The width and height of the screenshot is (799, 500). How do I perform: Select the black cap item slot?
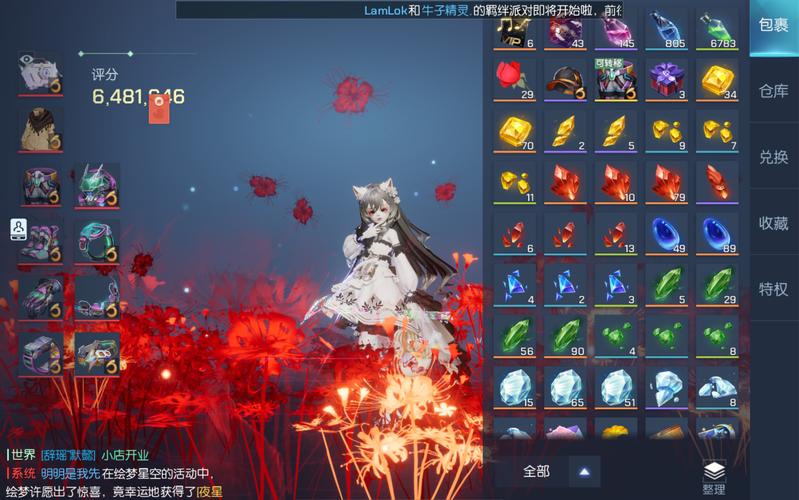pos(565,79)
